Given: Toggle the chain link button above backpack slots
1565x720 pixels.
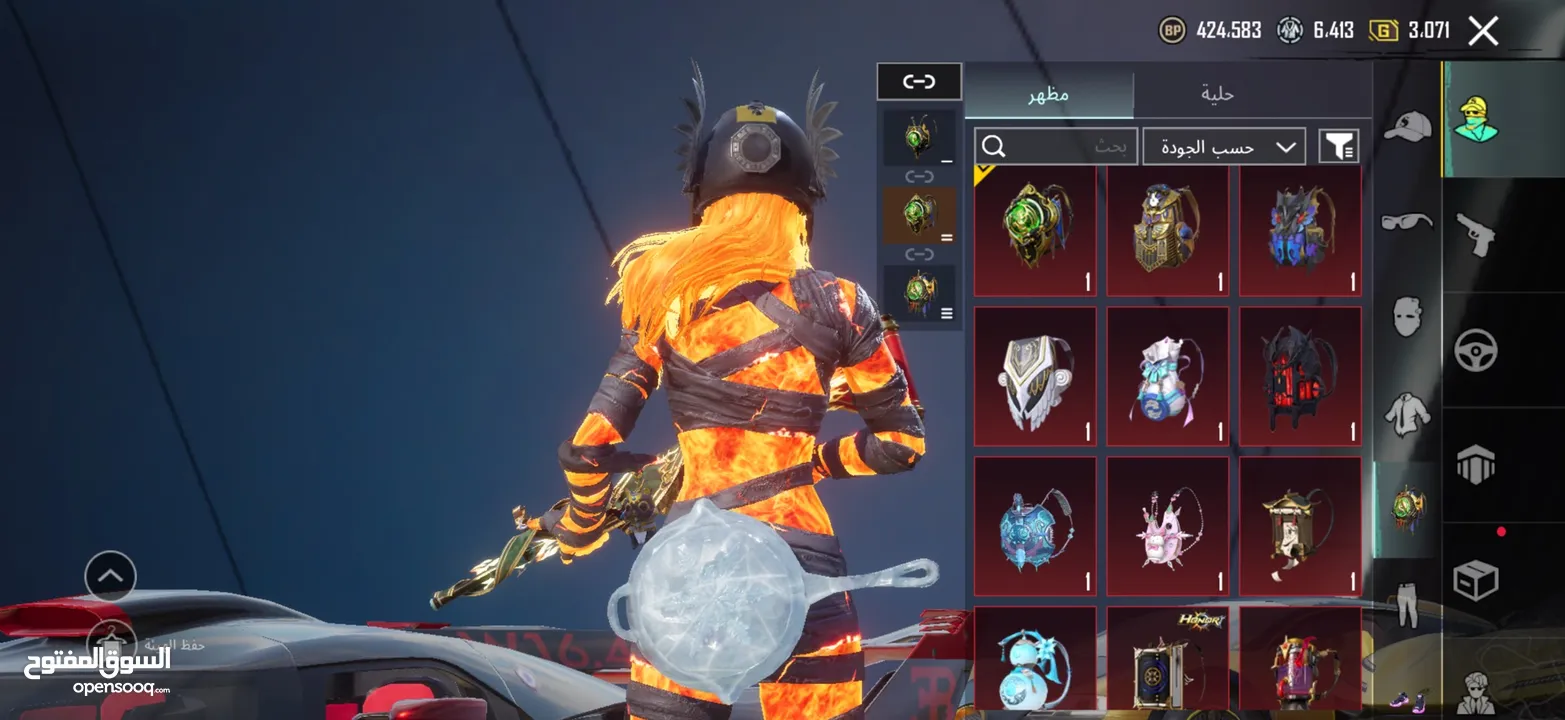Looking at the screenshot, I should pyautogui.click(x=919, y=81).
